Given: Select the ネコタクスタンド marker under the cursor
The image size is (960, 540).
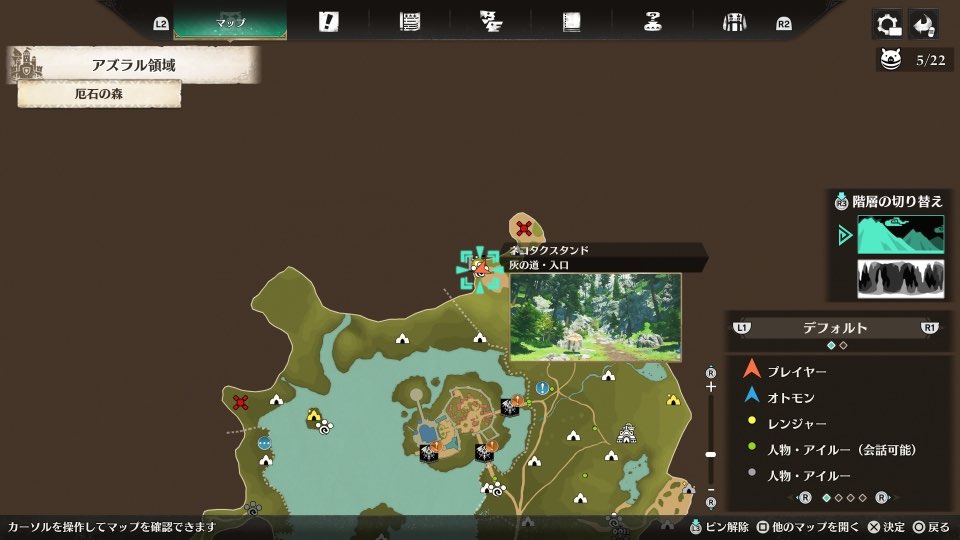Looking at the screenshot, I should point(479,268).
